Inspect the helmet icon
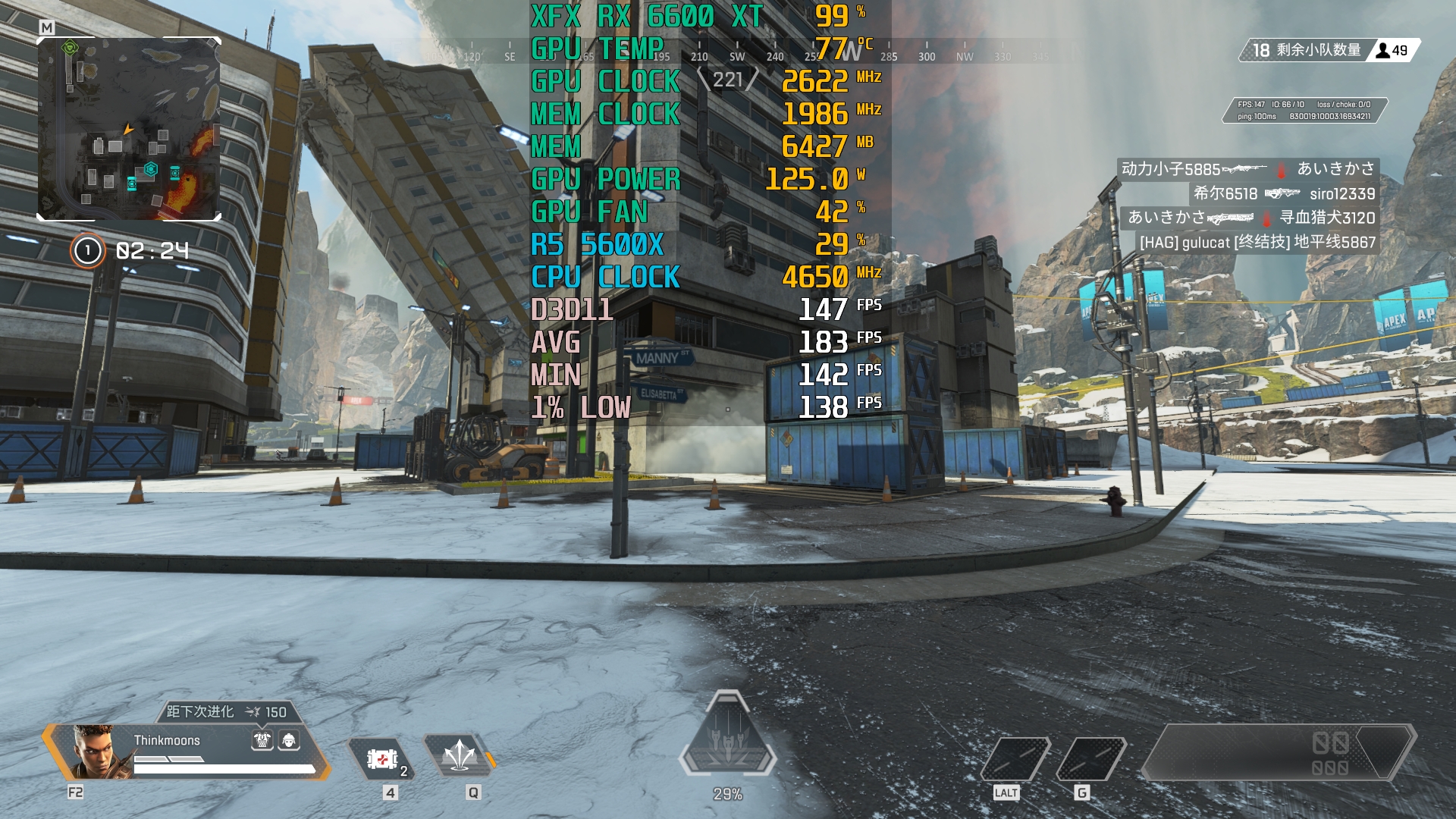The width and height of the screenshot is (1456, 819). 289,740
